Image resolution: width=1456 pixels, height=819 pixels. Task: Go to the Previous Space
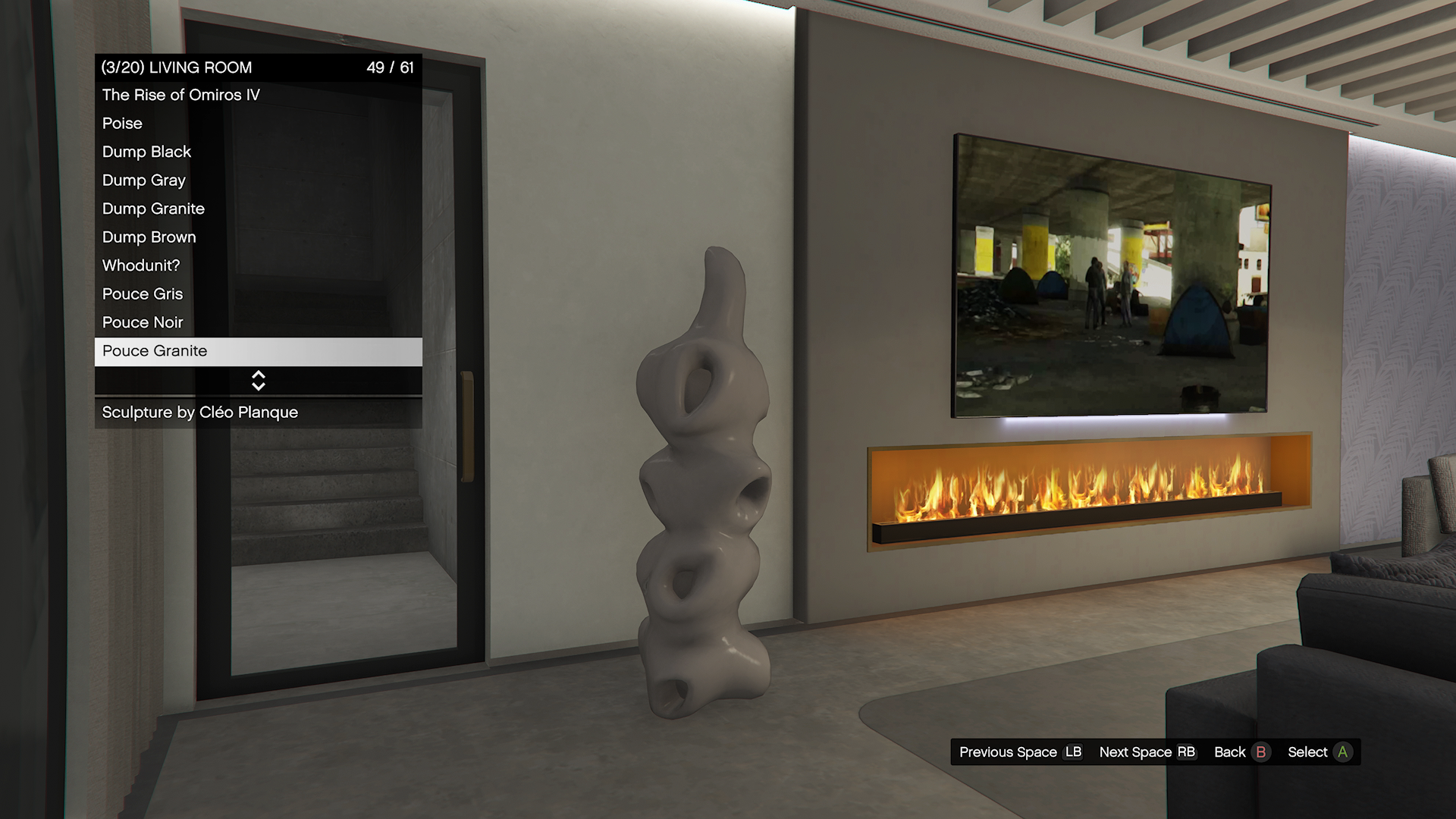click(x=1020, y=752)
